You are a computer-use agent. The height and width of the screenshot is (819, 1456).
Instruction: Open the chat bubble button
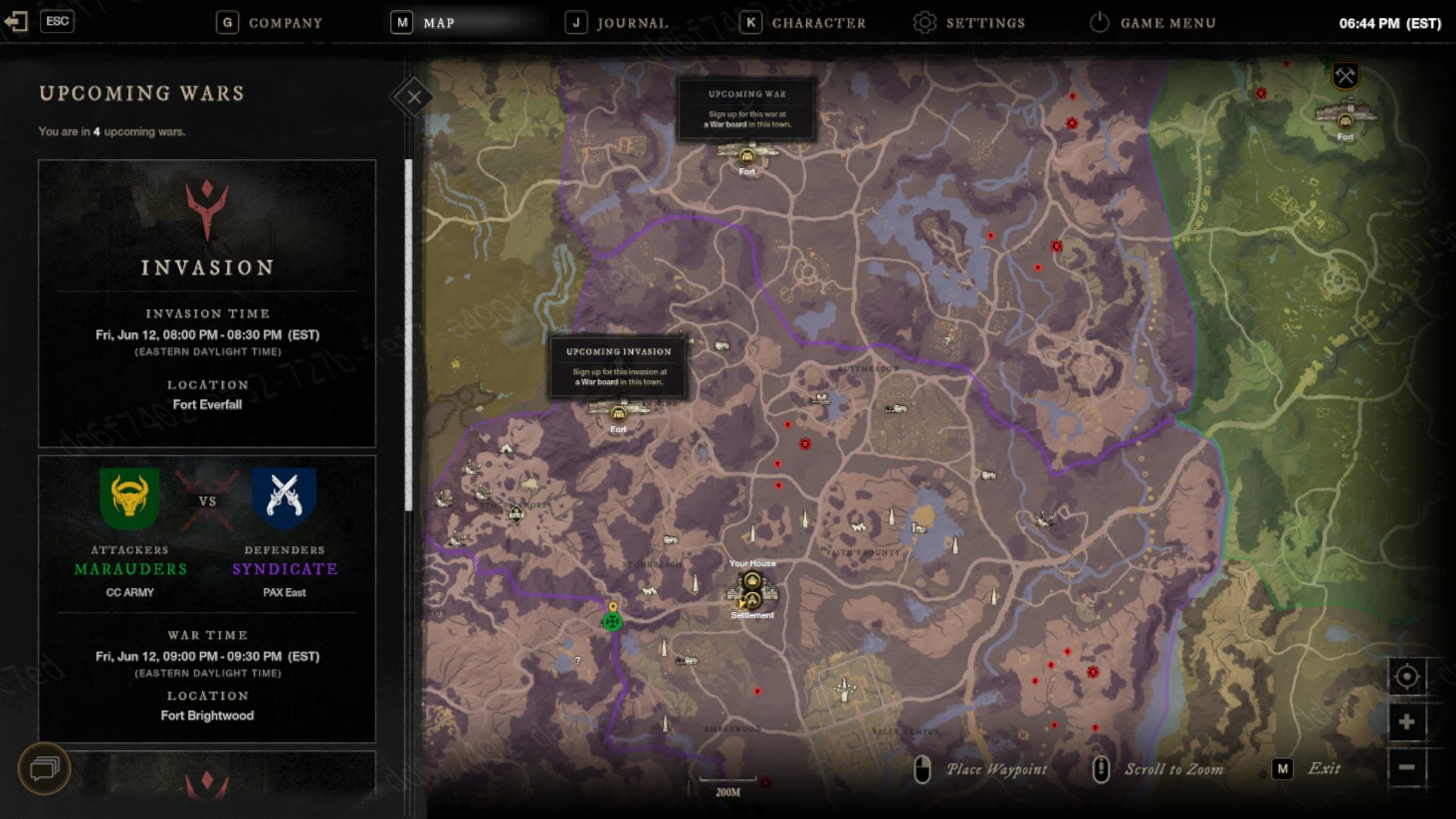tap(44, 768)
